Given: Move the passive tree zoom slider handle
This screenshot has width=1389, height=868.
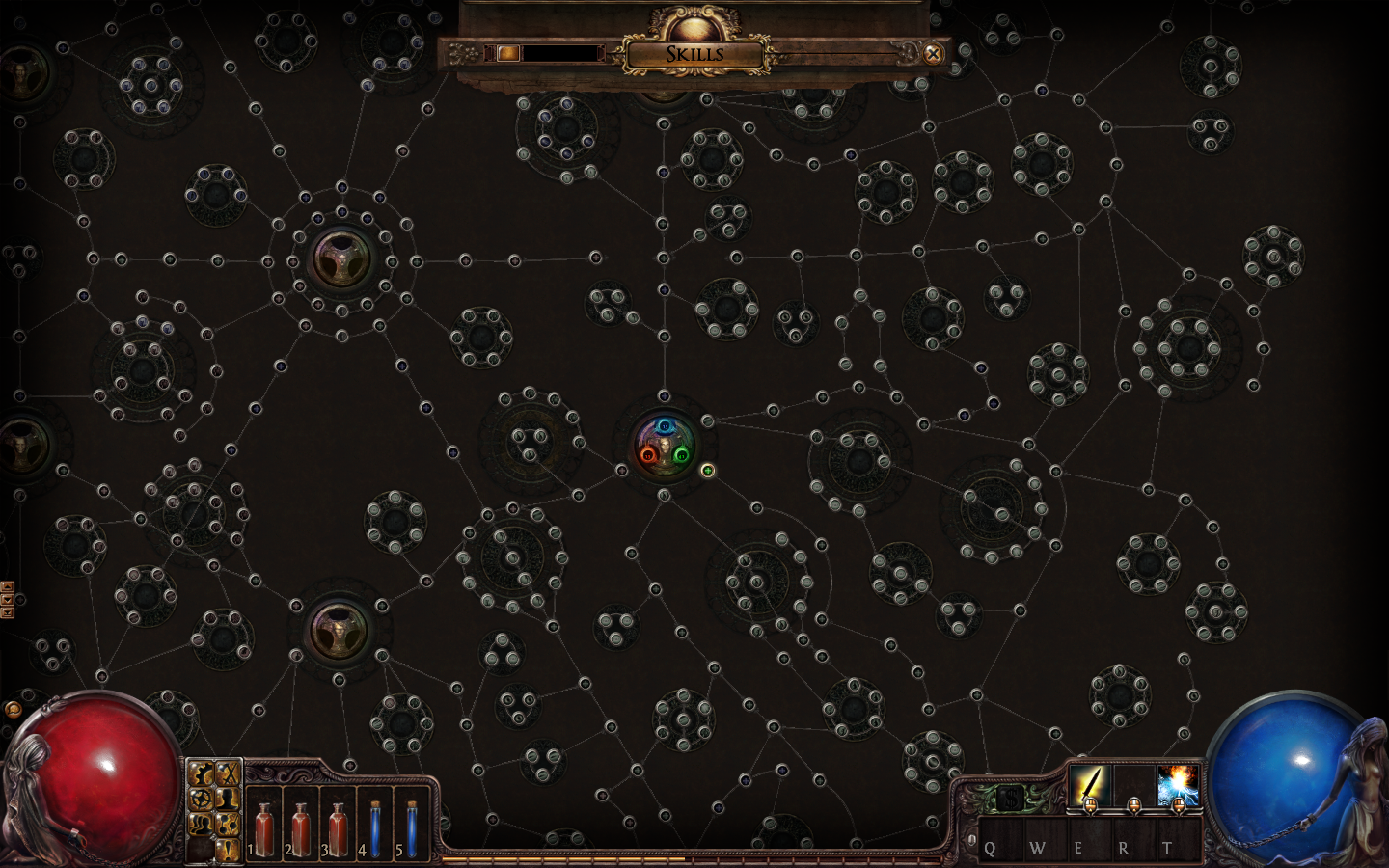Looking at the screenshot, I should (507, 53).
